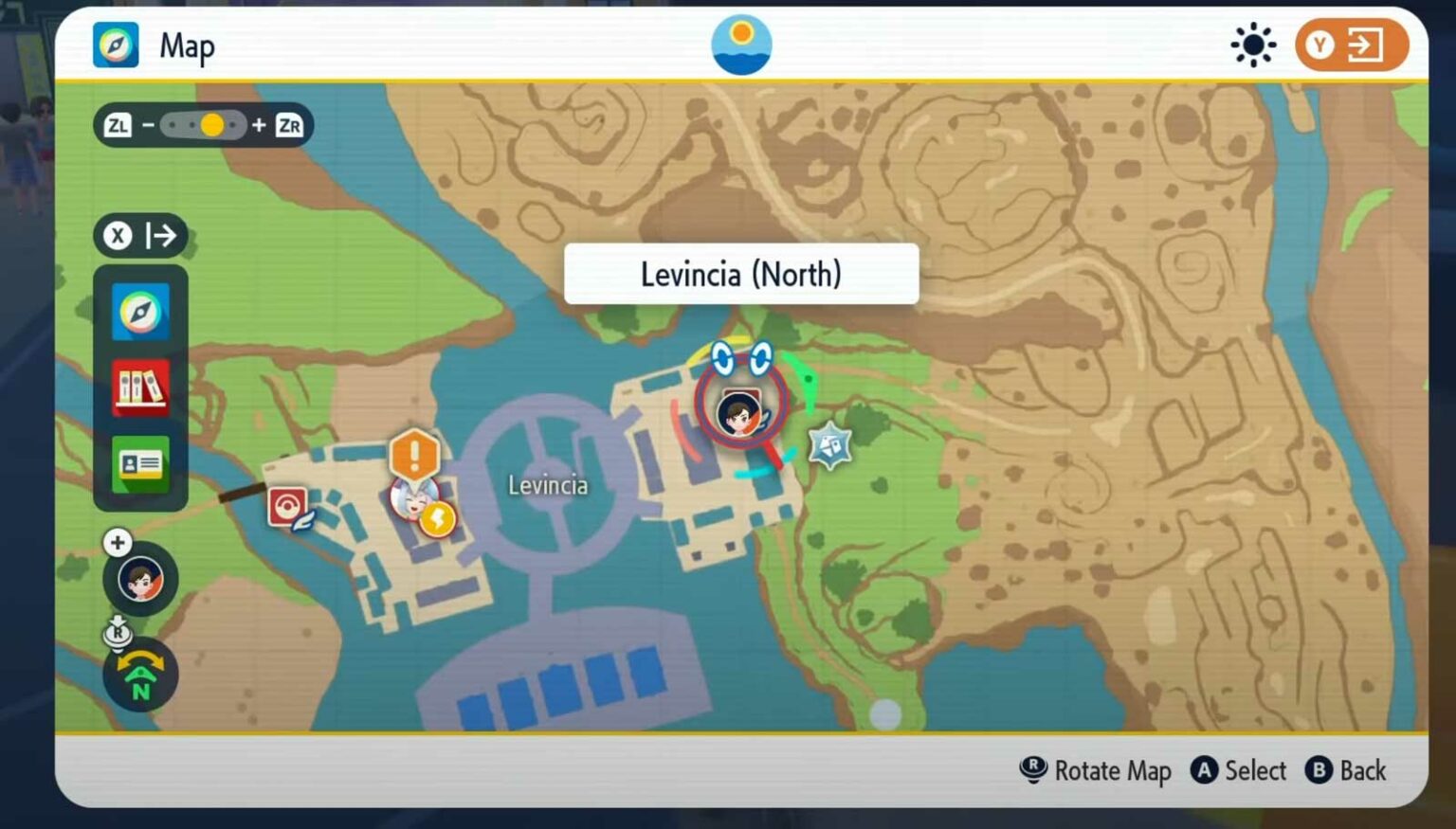Viewport: 1456px width, 829px height.
Task: Exit the map using the orange Y button
Action: [x=1350, y=44]
